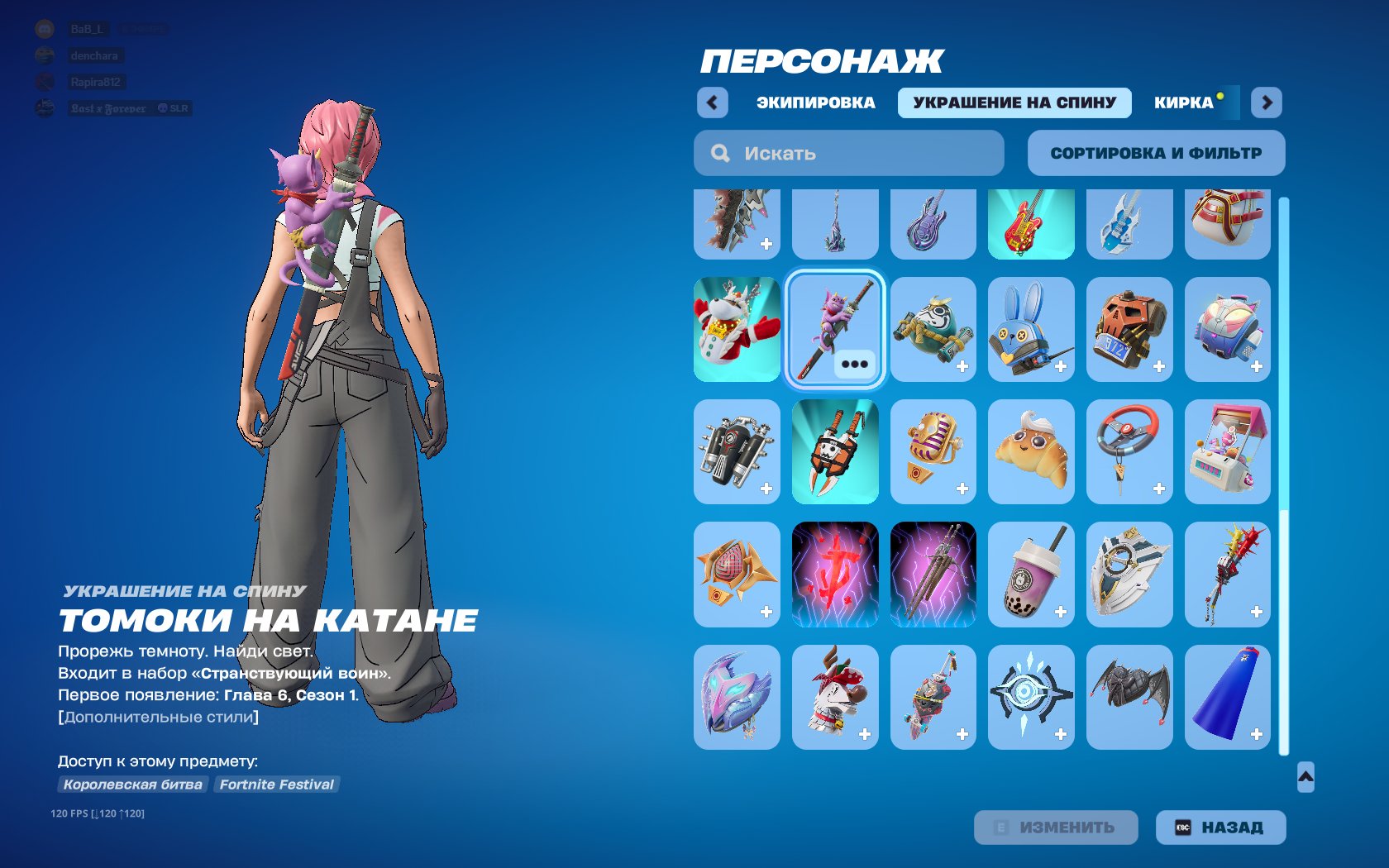Image resolution: width=1389 pixels, height=868 pixels.
Task: Select the croissant back bling
Action: pyautogui.click(x=1031, y=451)
